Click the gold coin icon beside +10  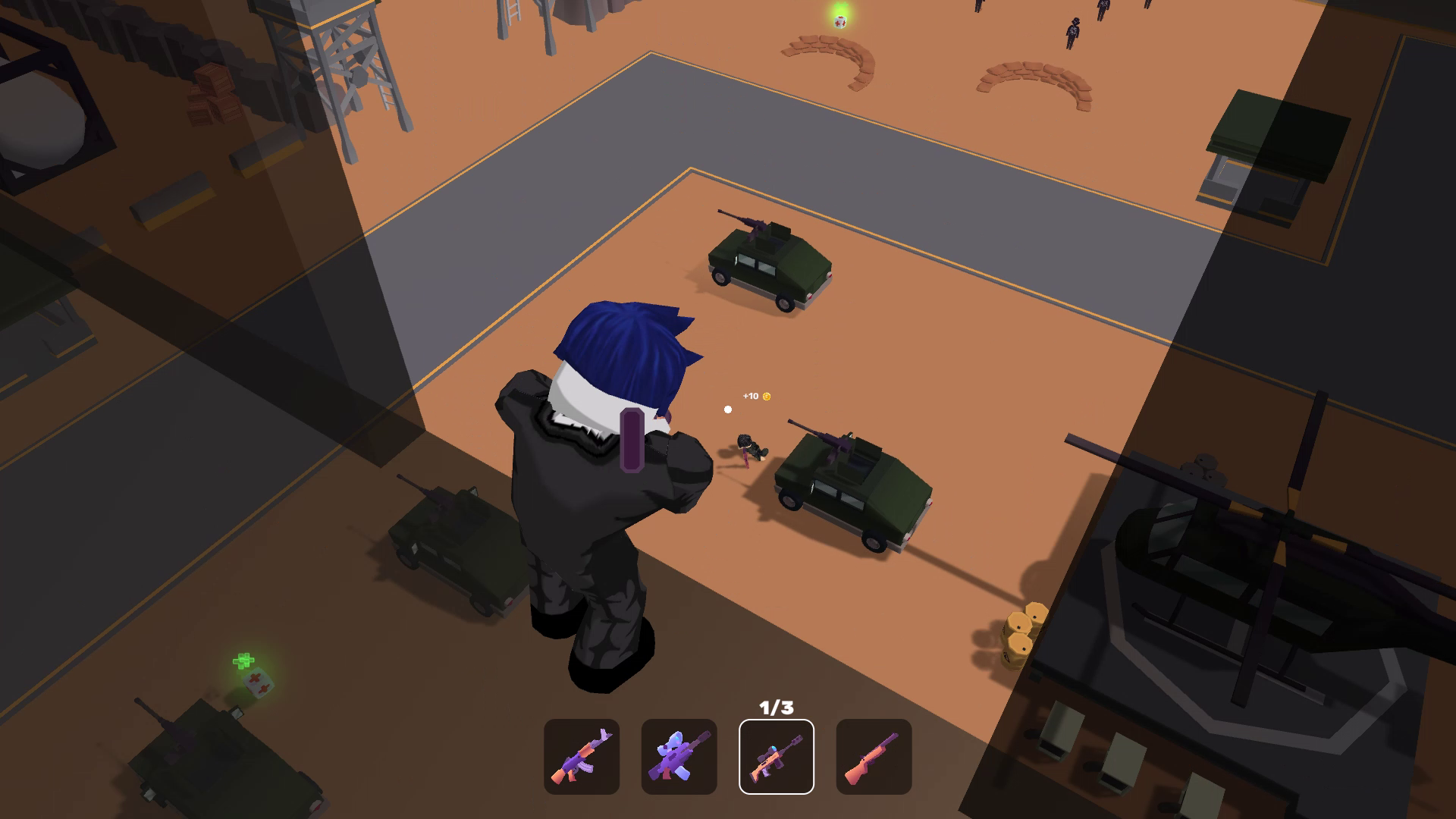point(768,395)
